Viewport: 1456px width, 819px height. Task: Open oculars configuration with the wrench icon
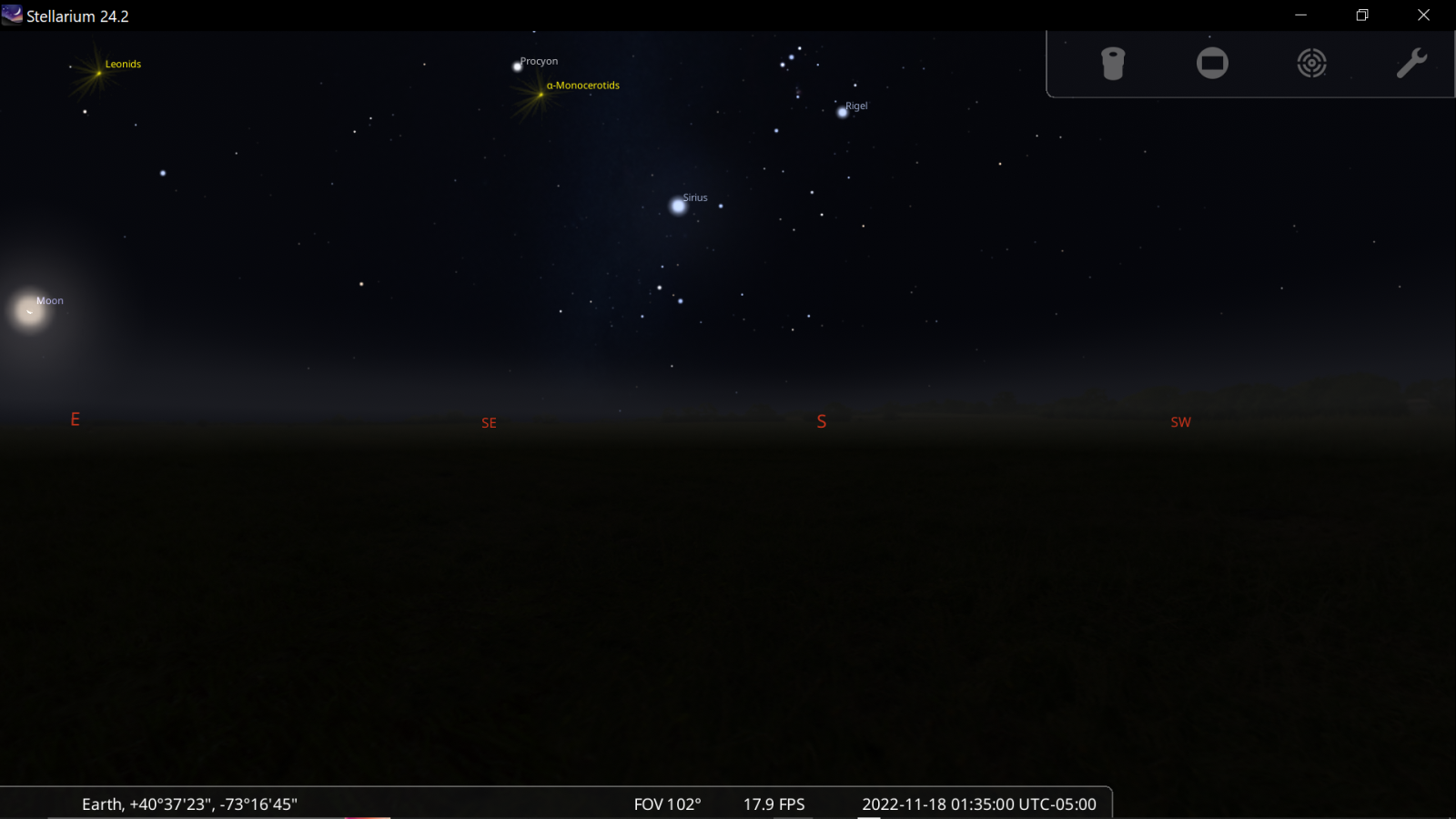pyautogui.click(x=1411, y=64)
